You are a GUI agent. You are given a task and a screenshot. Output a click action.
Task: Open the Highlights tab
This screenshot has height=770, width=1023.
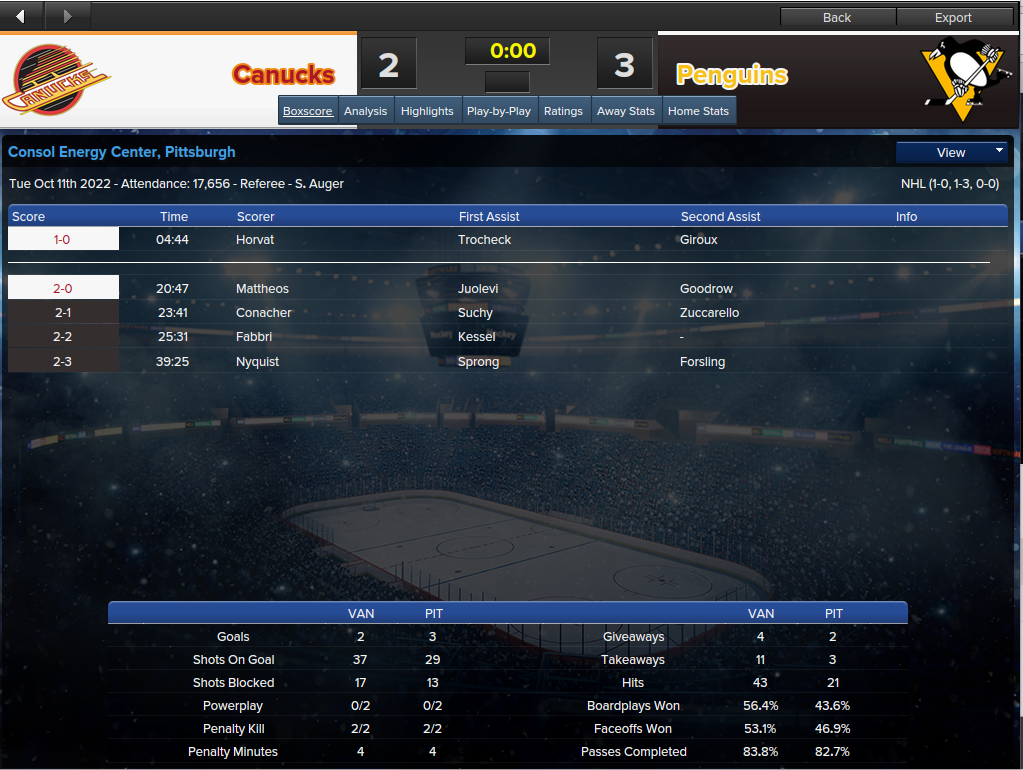point(427,111)
